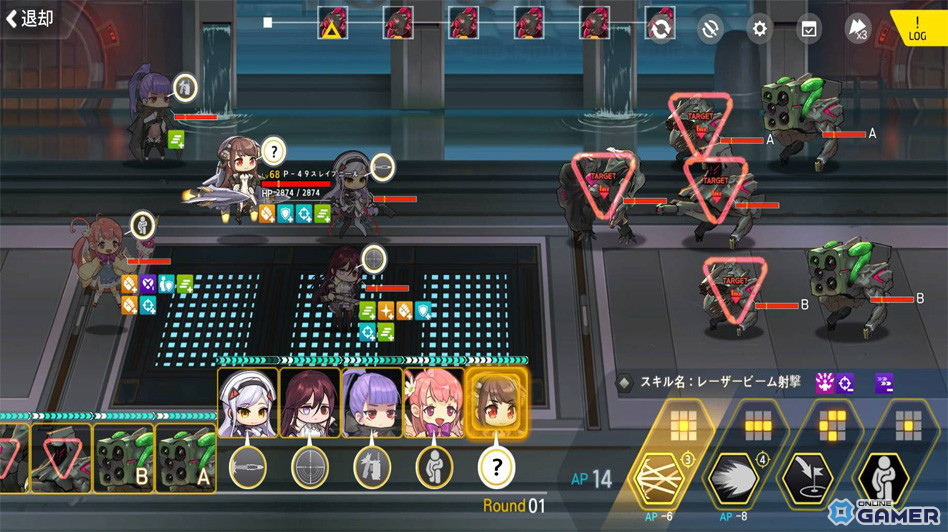Viewport: 948px width, 532px height.
Task: Tap the 退却 retreat button
Action: point(30,18)
